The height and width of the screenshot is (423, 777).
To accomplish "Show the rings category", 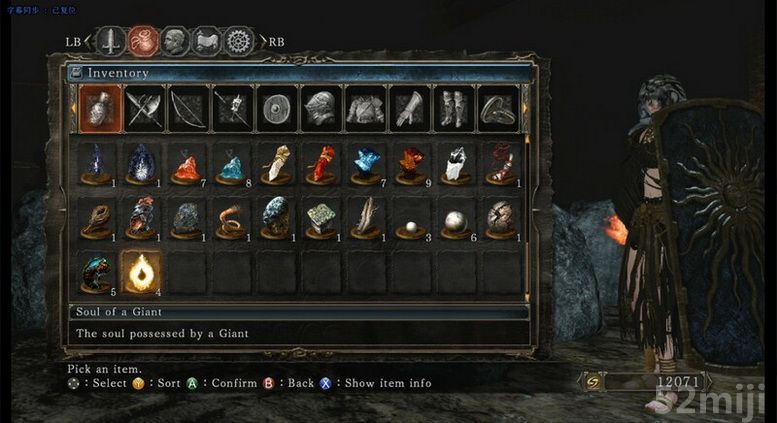I will point(497,108).
